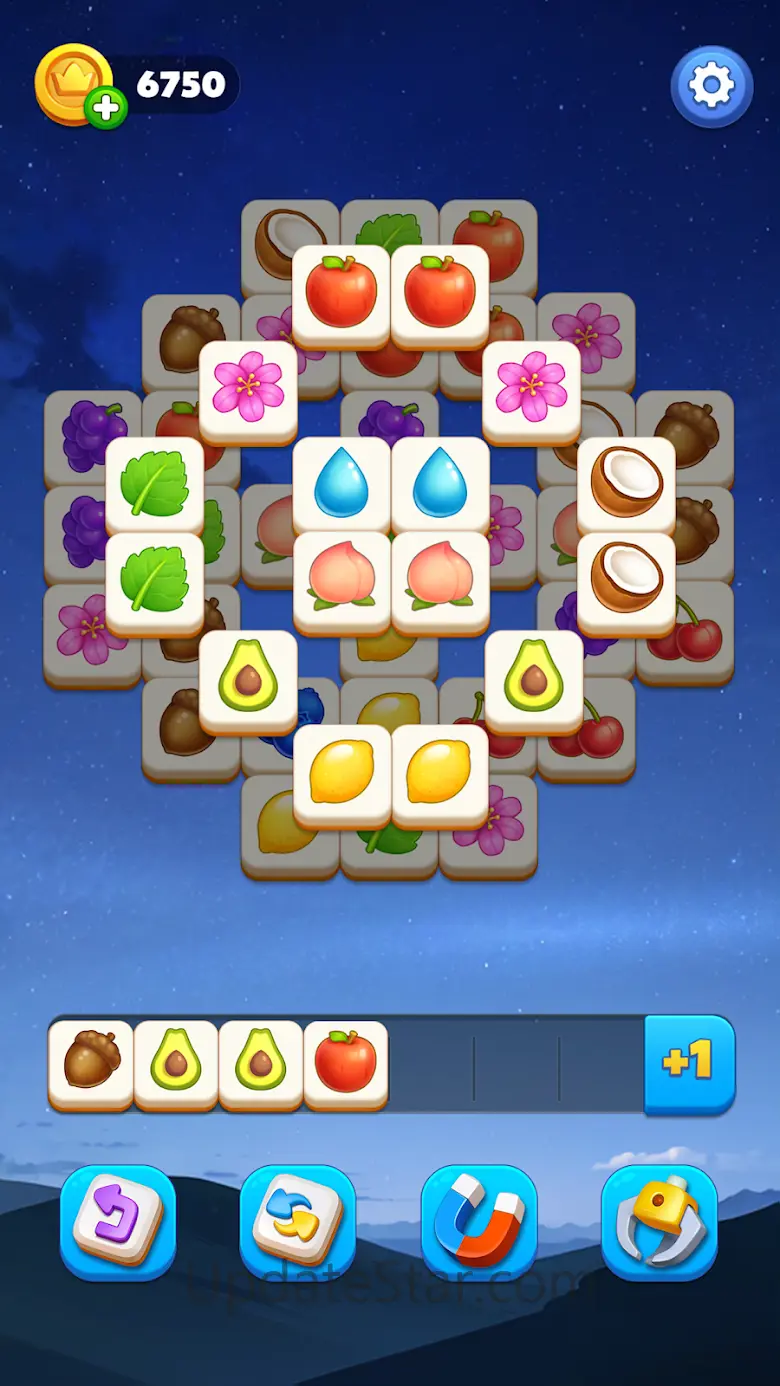The height and width of the screenshot is (1386, 780).
Task: Select the apple tile in the tray
Action: [346, 1062]
